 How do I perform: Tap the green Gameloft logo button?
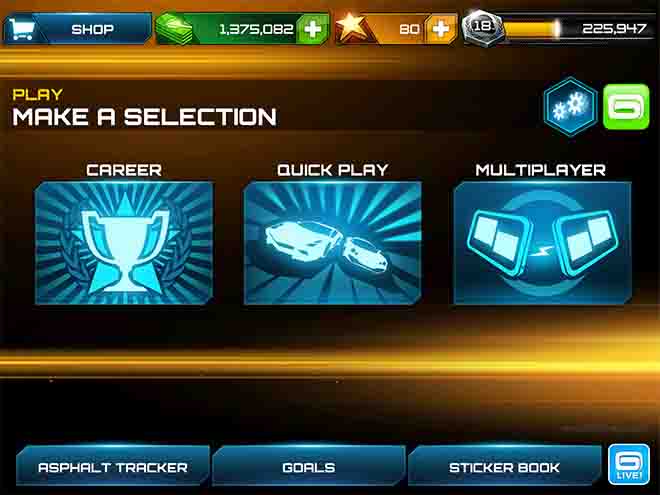click(x=626, y=106)
